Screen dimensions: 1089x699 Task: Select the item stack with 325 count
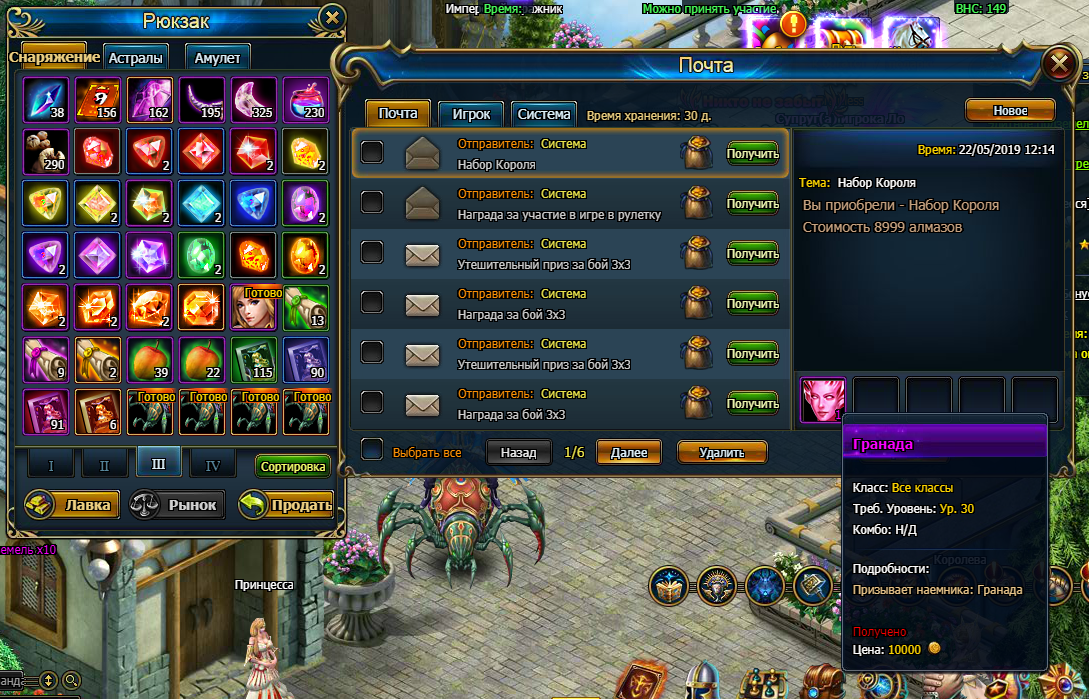pyautogui.click(x=254, y=100)
